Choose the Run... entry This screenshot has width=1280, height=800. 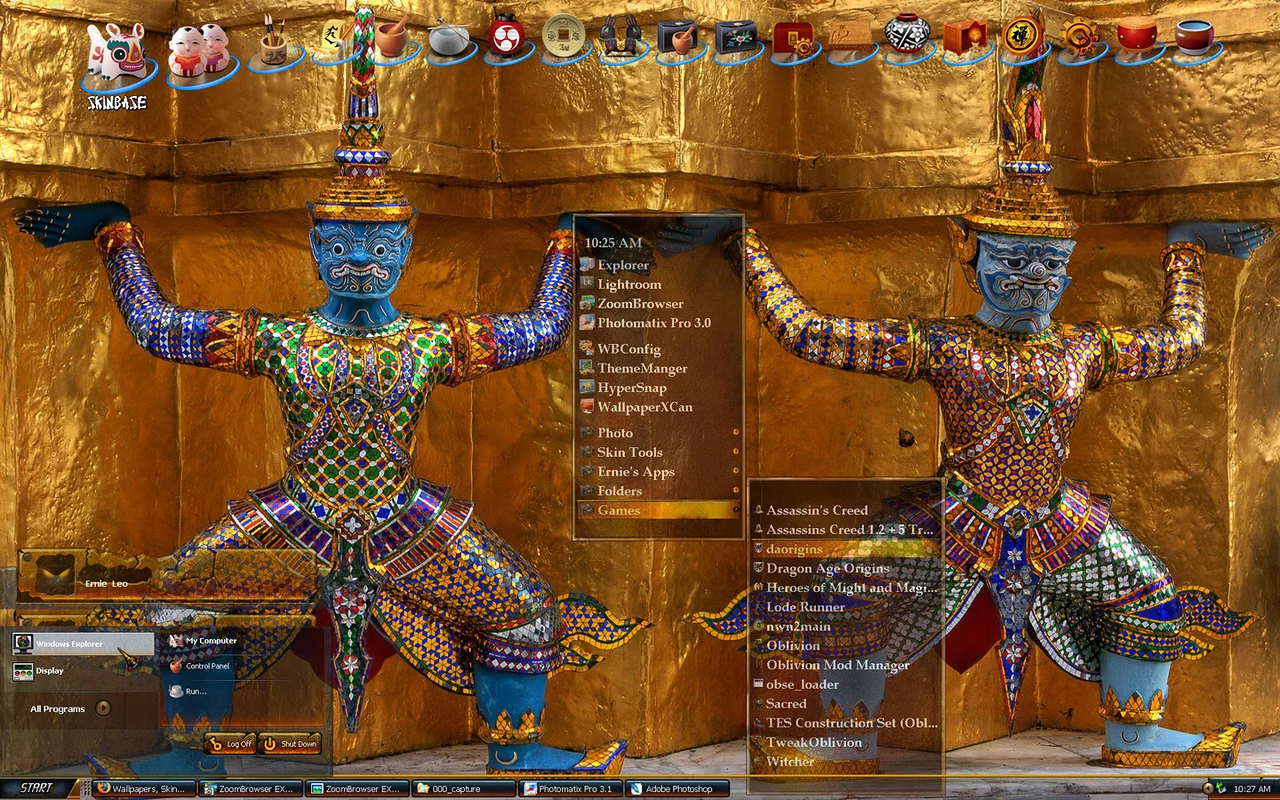(195, 691)
